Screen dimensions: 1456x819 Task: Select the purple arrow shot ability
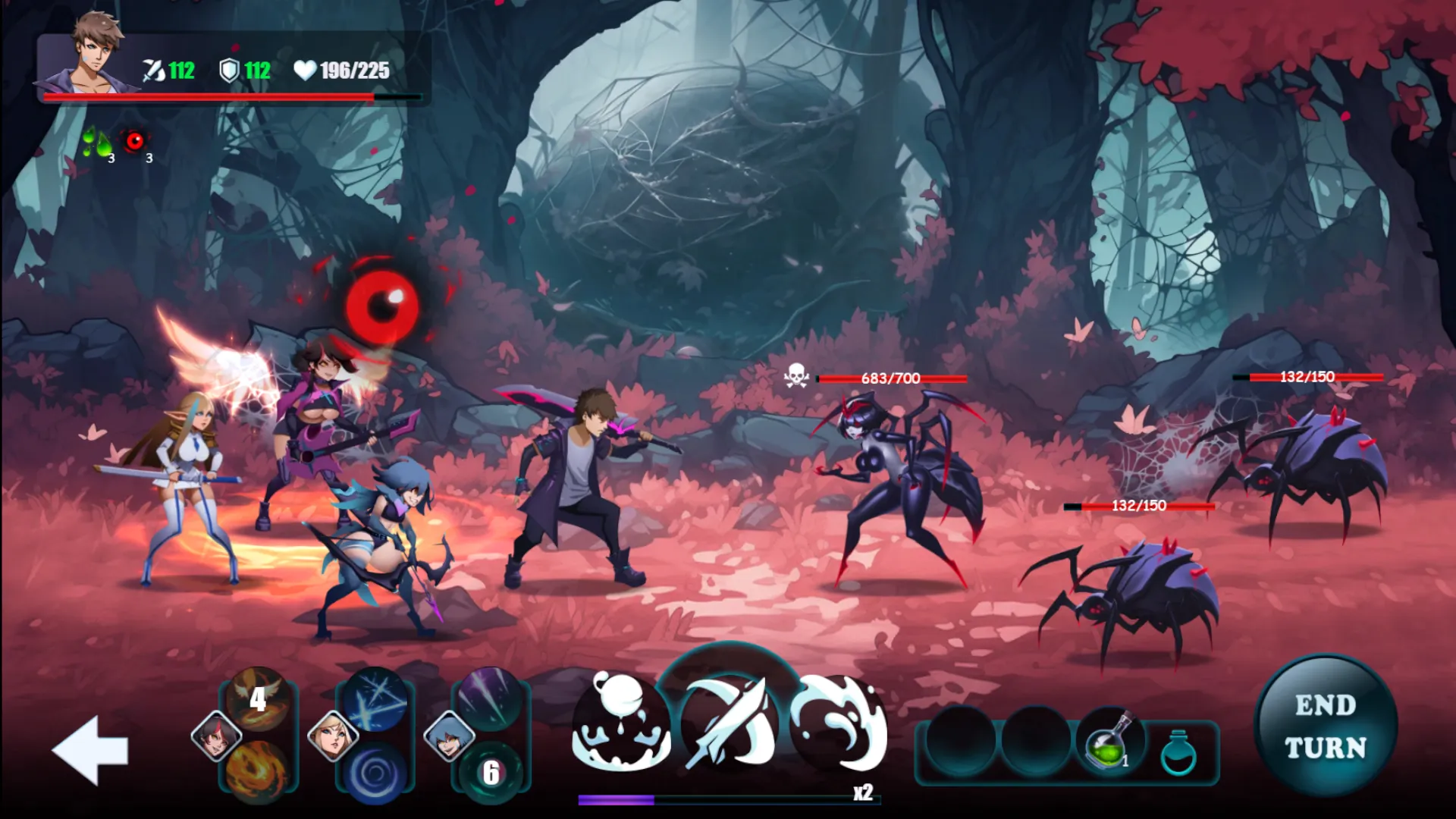(x=491, y=698)
